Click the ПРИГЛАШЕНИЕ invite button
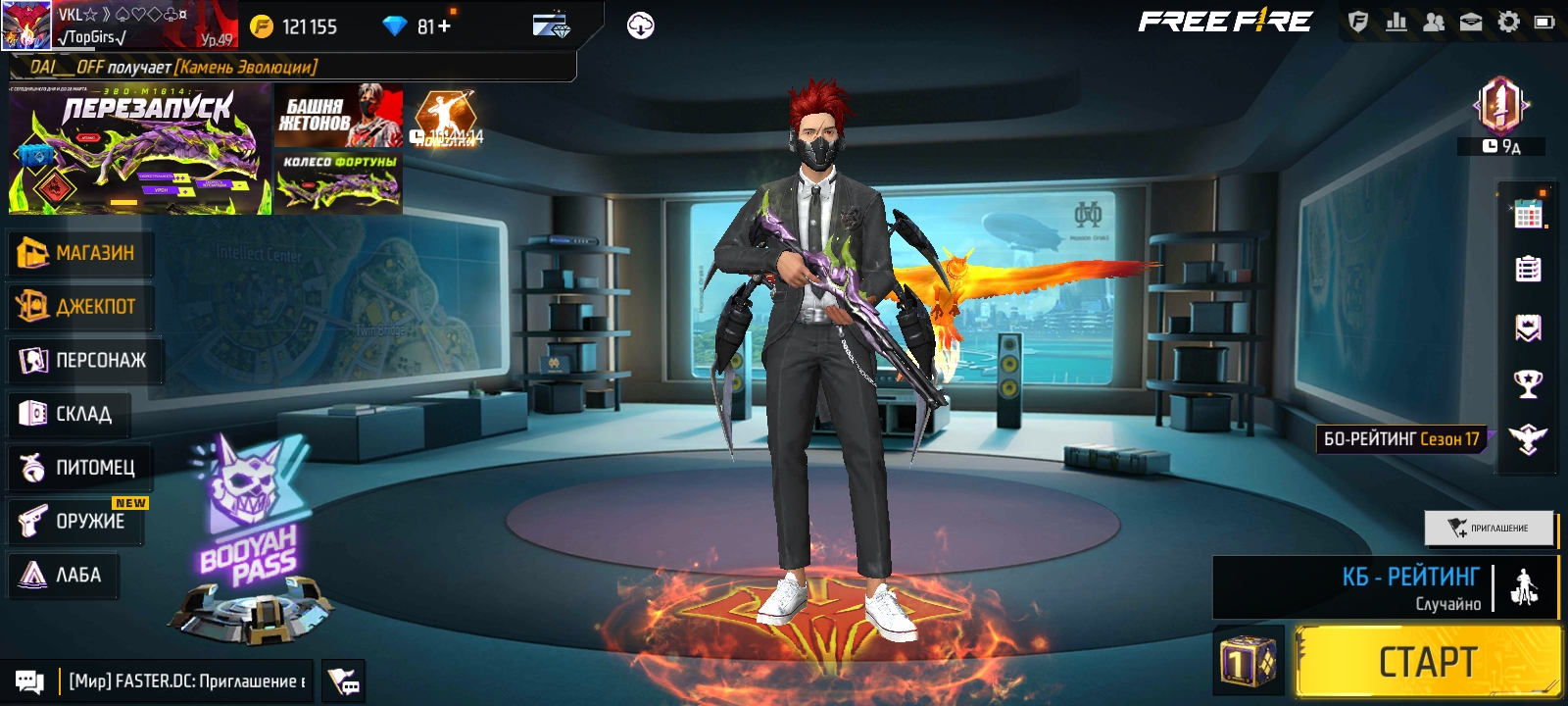The width and height of the screenshot is (1568, 706). (x=1489, y=528)
